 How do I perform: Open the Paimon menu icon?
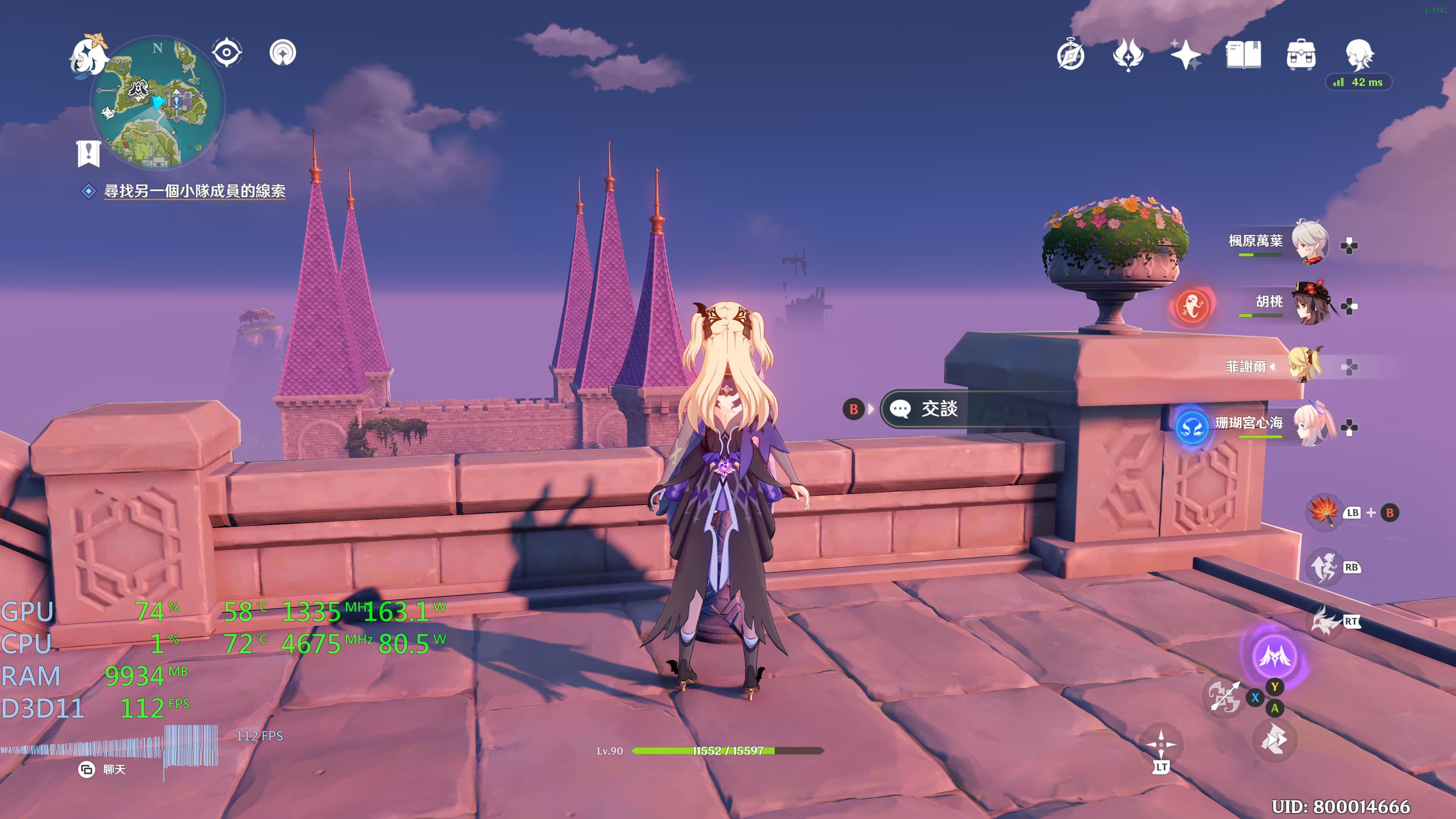click(89, 55)
